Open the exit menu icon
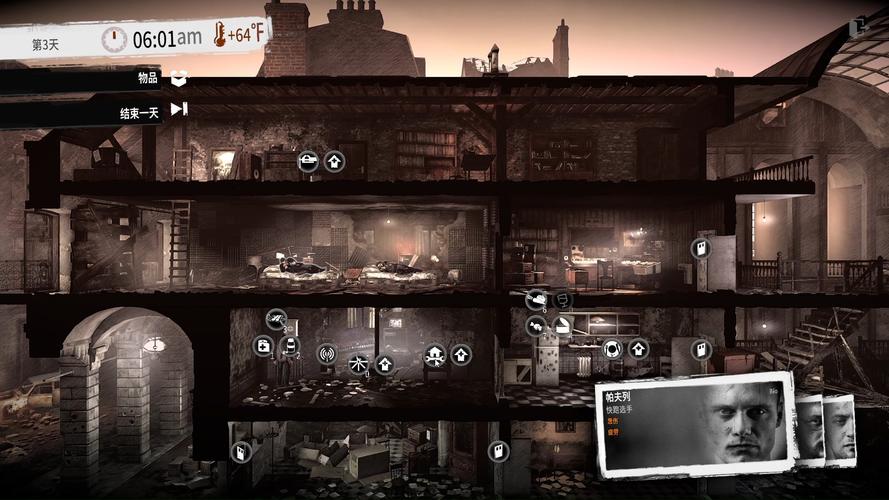889x500 pixels. pos(857,27)
